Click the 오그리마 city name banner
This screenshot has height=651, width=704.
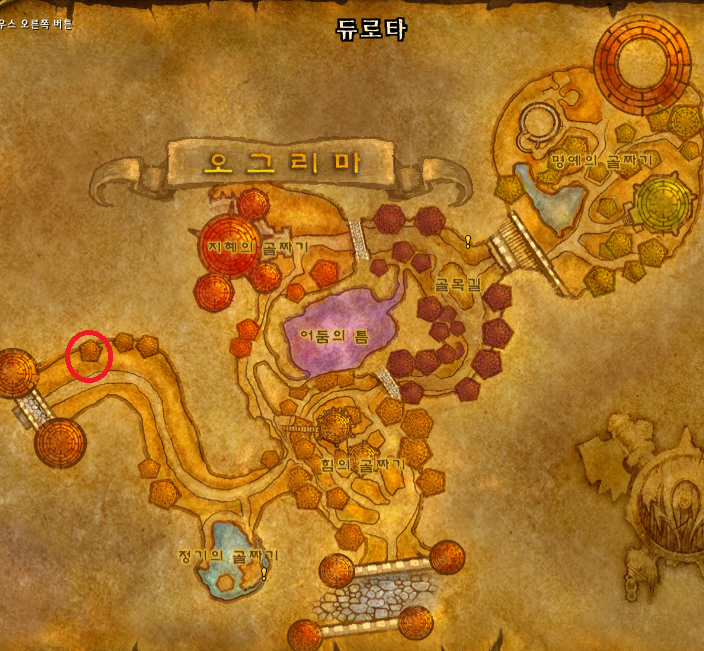pyautogui.click(x=281, y=163)
